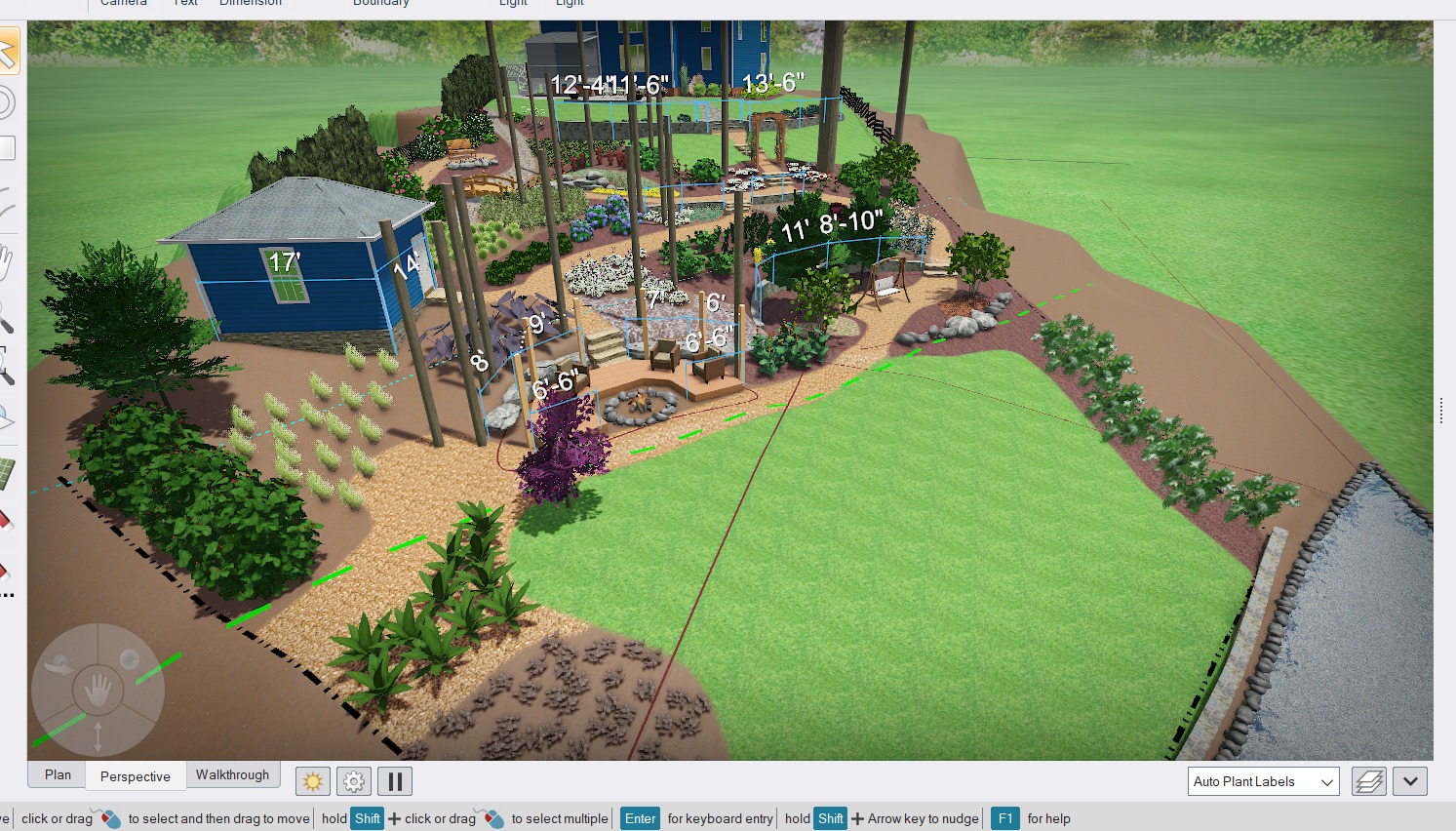Pause the realtime animation
The height and width of the screenshot is (831, 1456).
click(x=395, y=781)
